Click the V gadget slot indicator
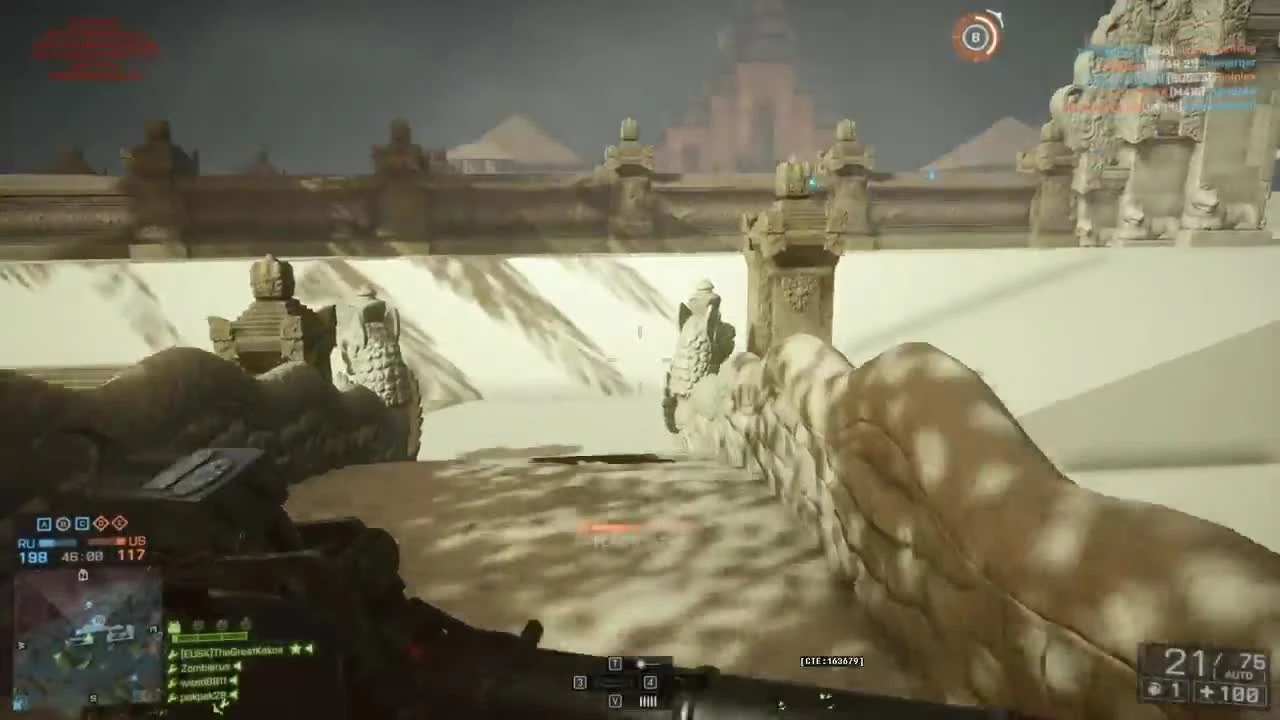Image resolution: width=1280 pixels, height=720 pixels. pyautogui.click(x=615, y=700)
